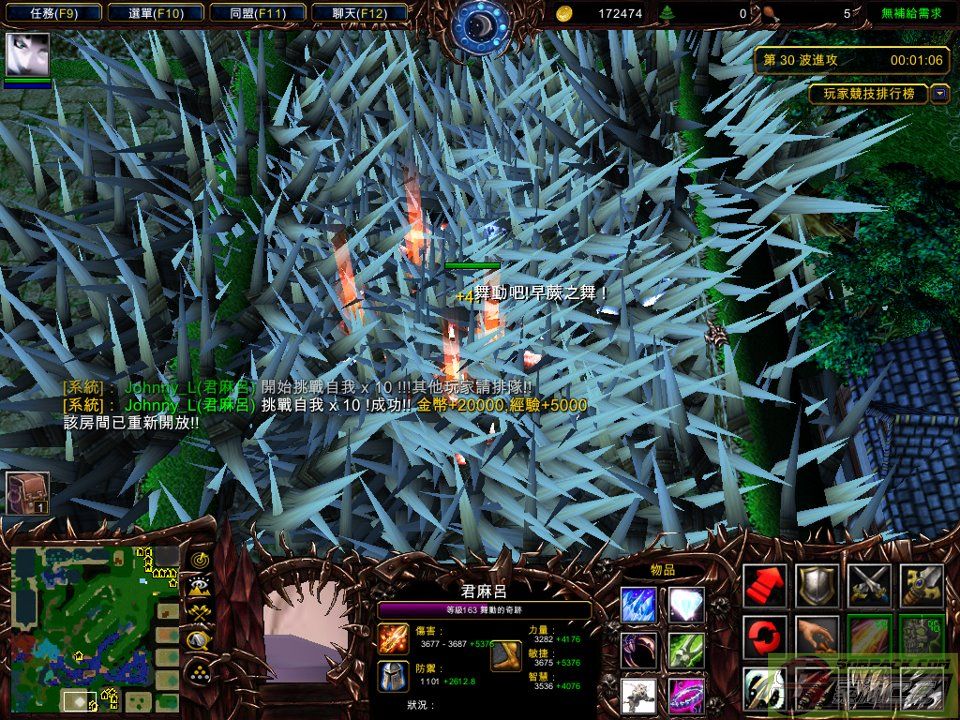The image size is (960, 720).
Task: Select the ice shard item slot
Action: (x=638, y=605)
